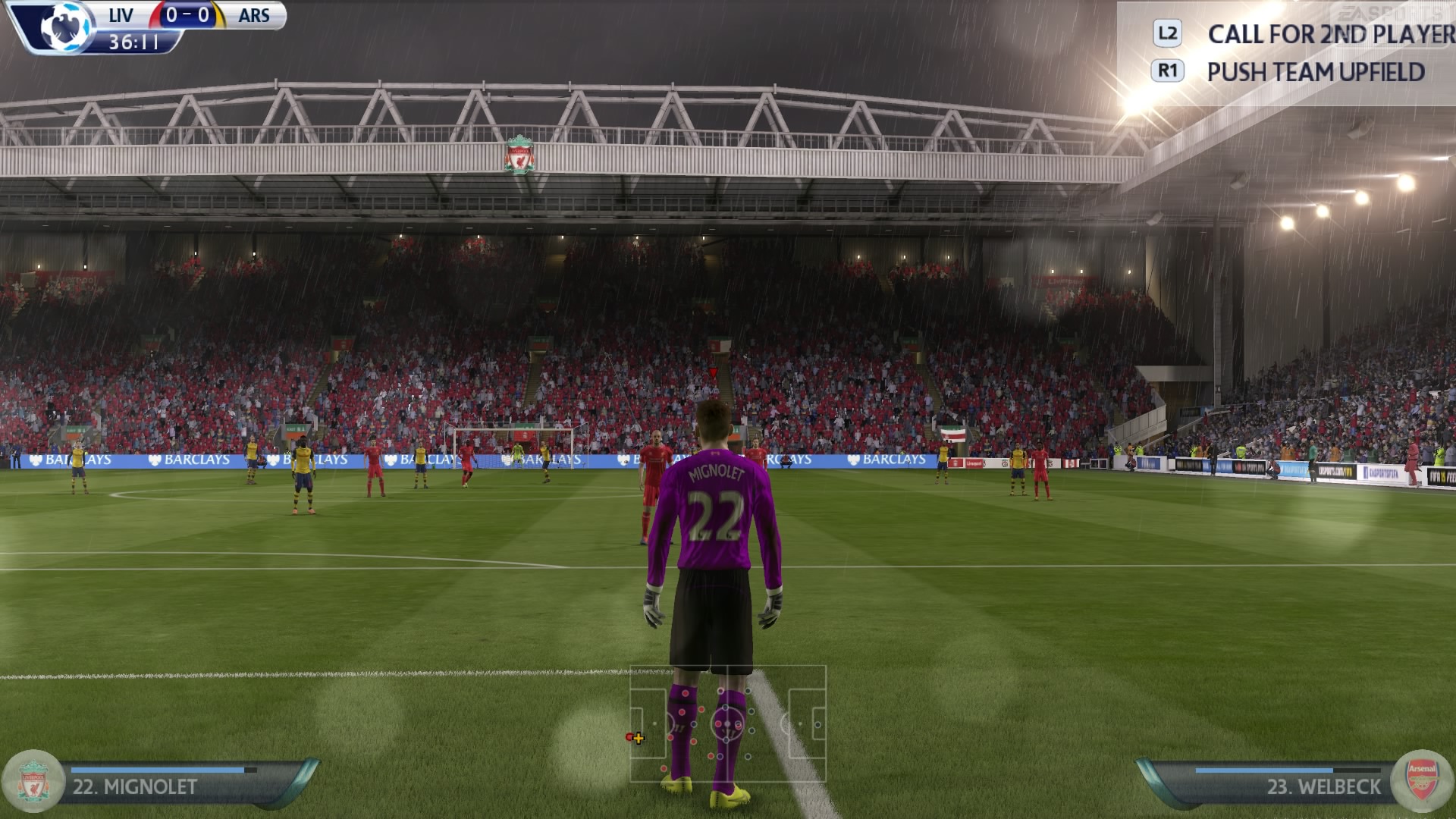The height and width of the screenshot is (819, 1456).
Task: Click the pitch radar minimap
Action: tap(727, 723)
